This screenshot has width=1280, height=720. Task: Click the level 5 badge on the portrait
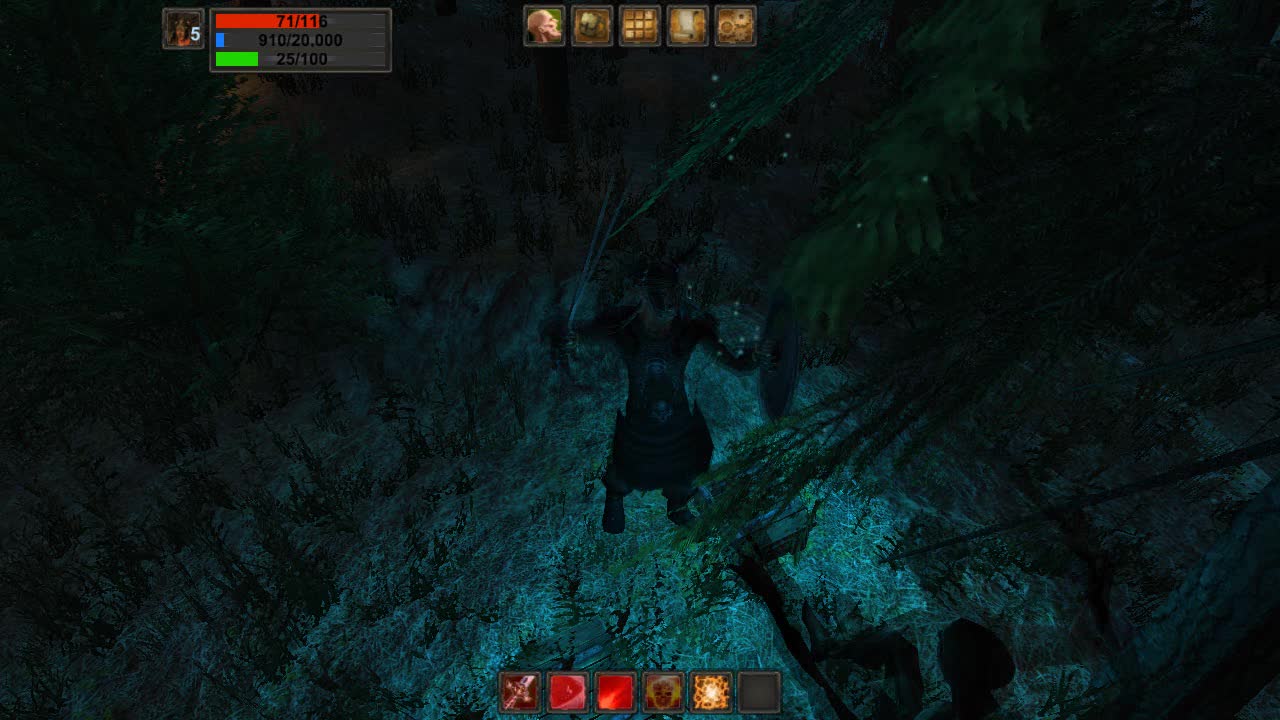pos(196,34)
